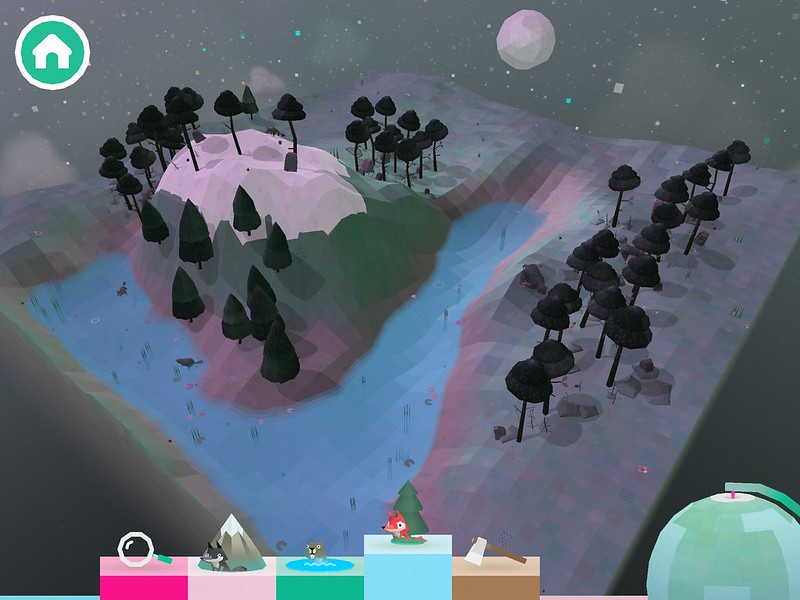
Task: Go back with the home button
Action: tap(52, 54)
